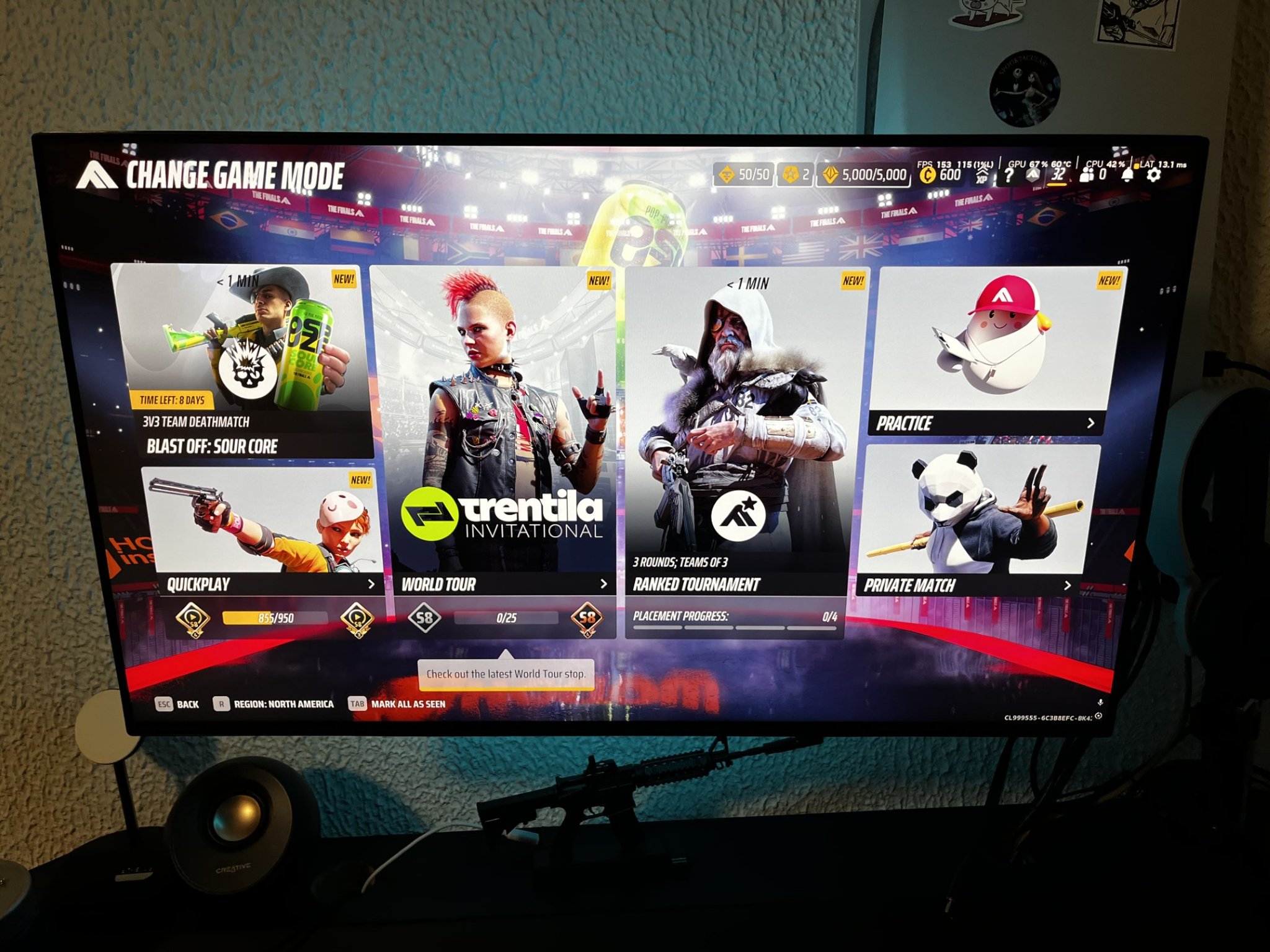Open the settings gear

pos(1153,175)
